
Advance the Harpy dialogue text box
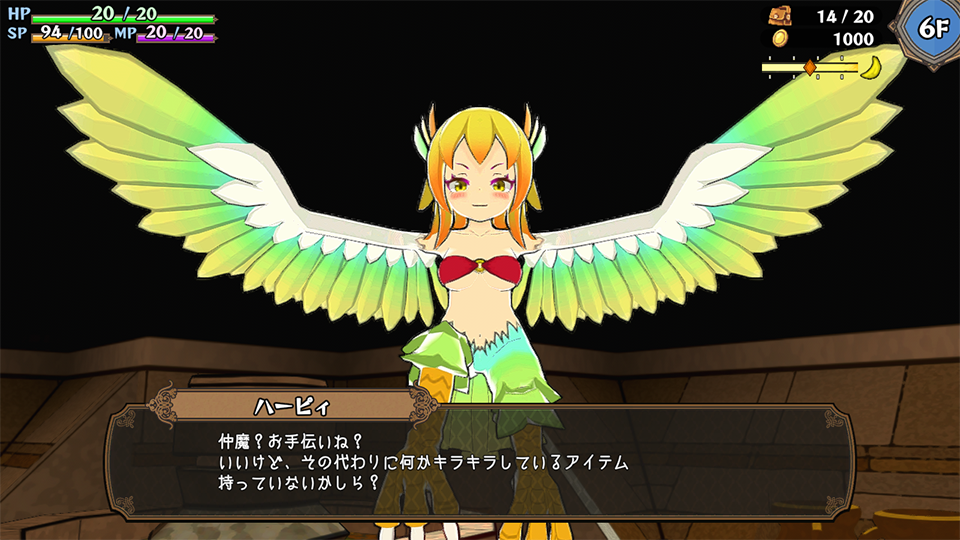[x=480, y=460]
